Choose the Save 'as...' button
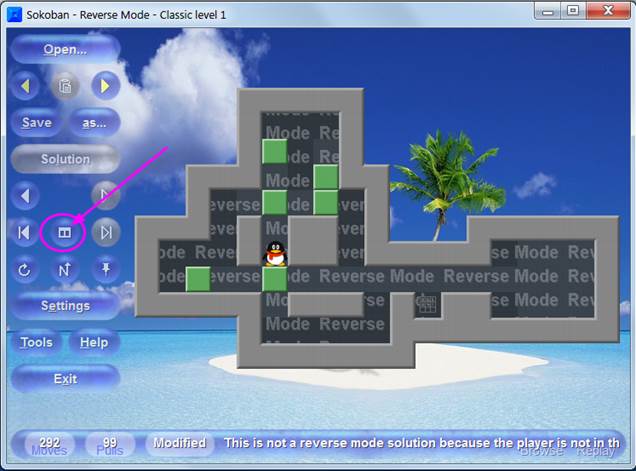Screen dimensions: 636x471 94,123
